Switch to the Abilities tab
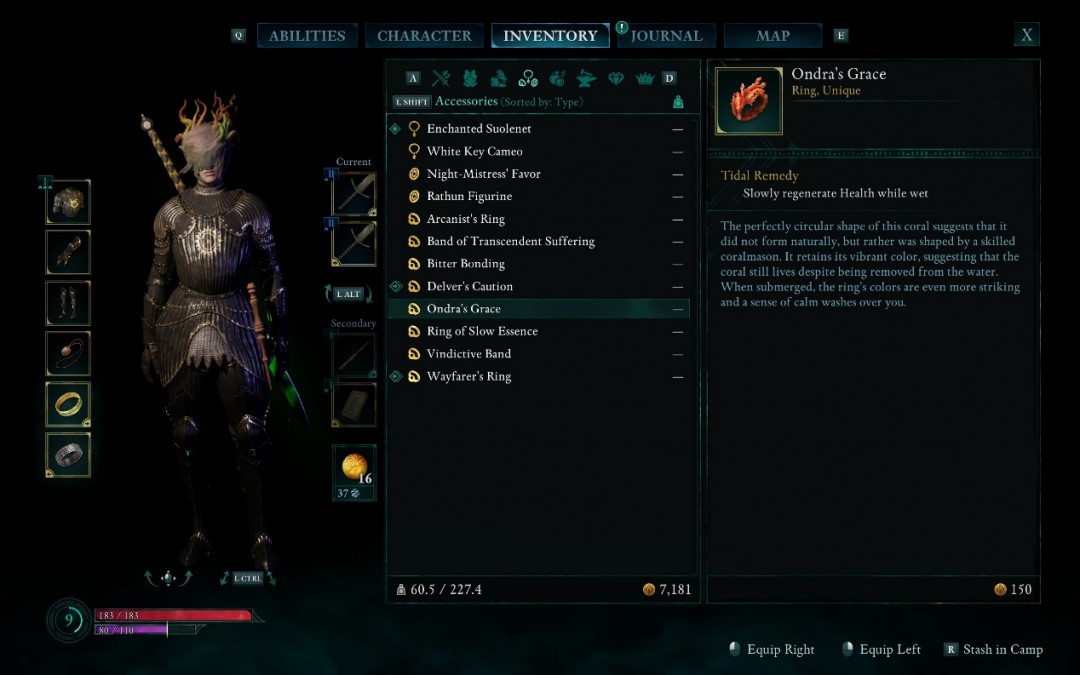Image resolution: width=1080 pixels, height=675 pixels. (306, 36)
